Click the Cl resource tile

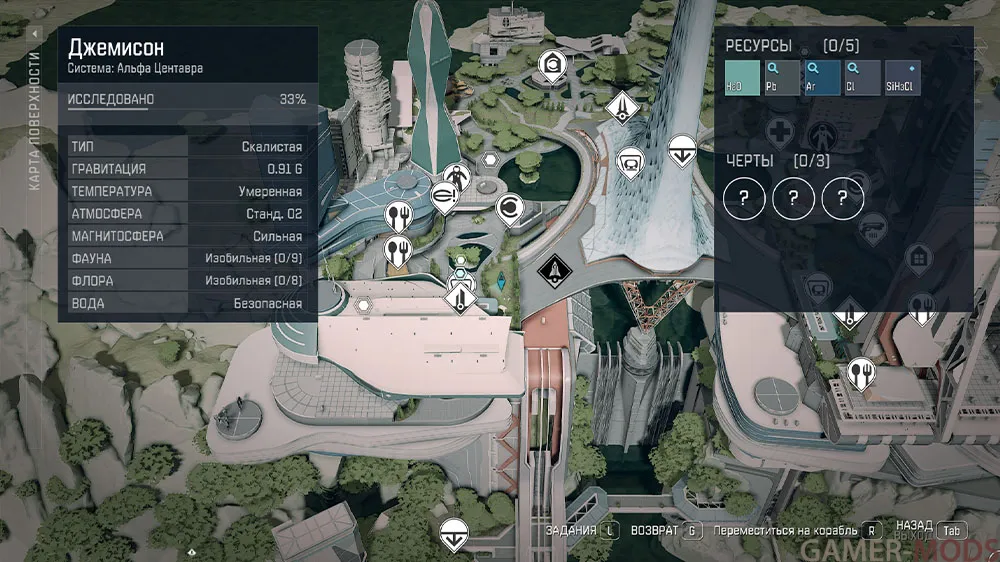pos(862,77)
